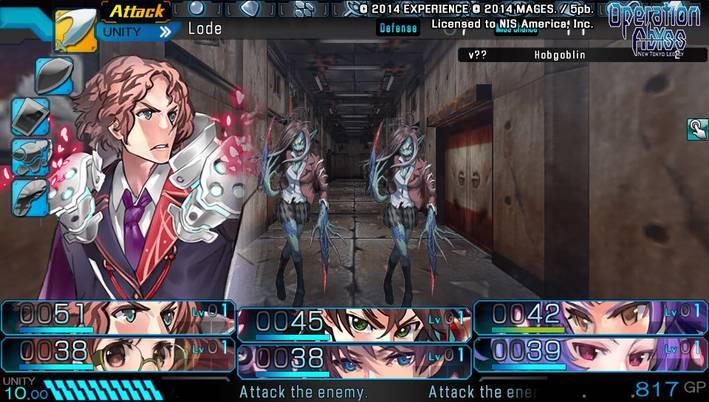The height and width of the screenshot is (402, 709).
Task: Choose the shield command icon below Attack
Action: tap(54, 75)
